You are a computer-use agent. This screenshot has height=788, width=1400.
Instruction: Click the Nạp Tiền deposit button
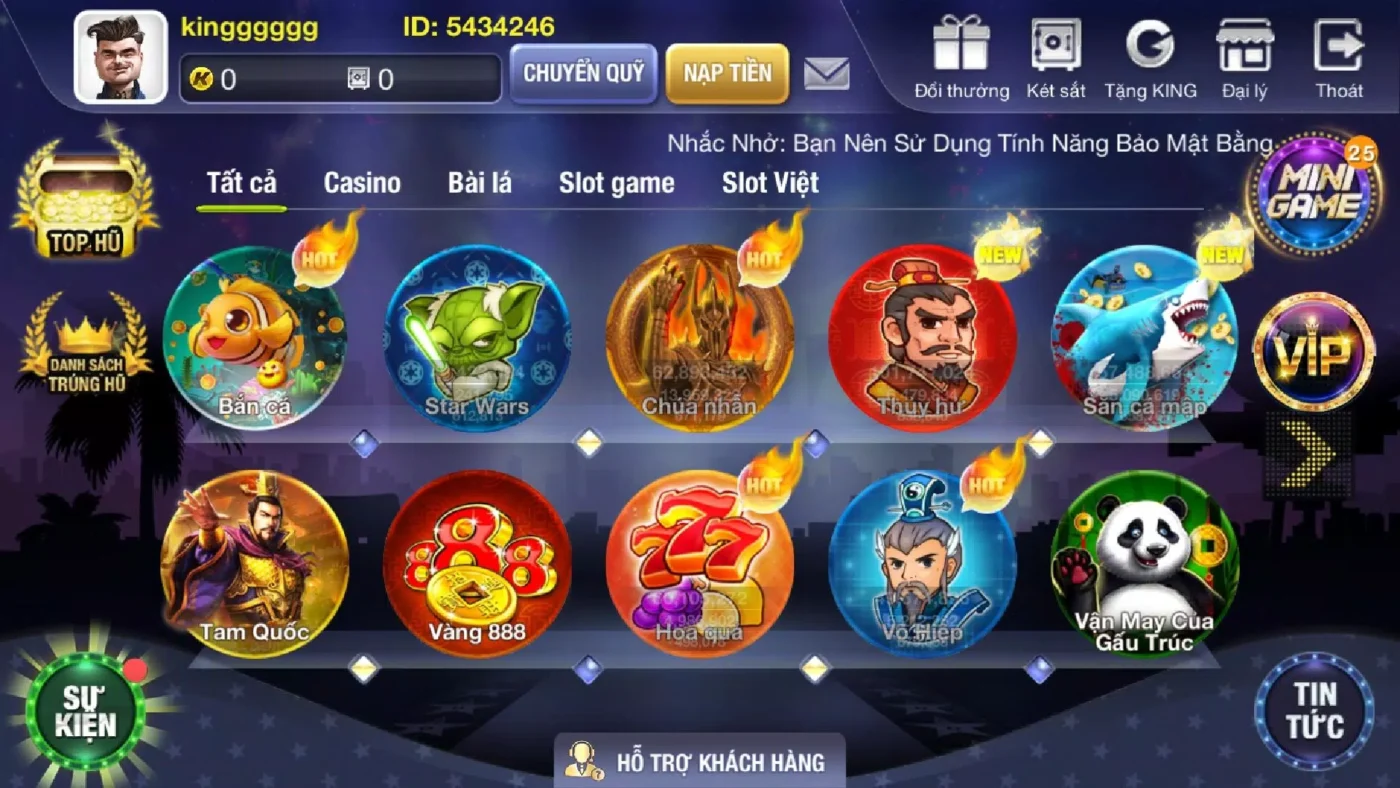(x=727, y=72)
